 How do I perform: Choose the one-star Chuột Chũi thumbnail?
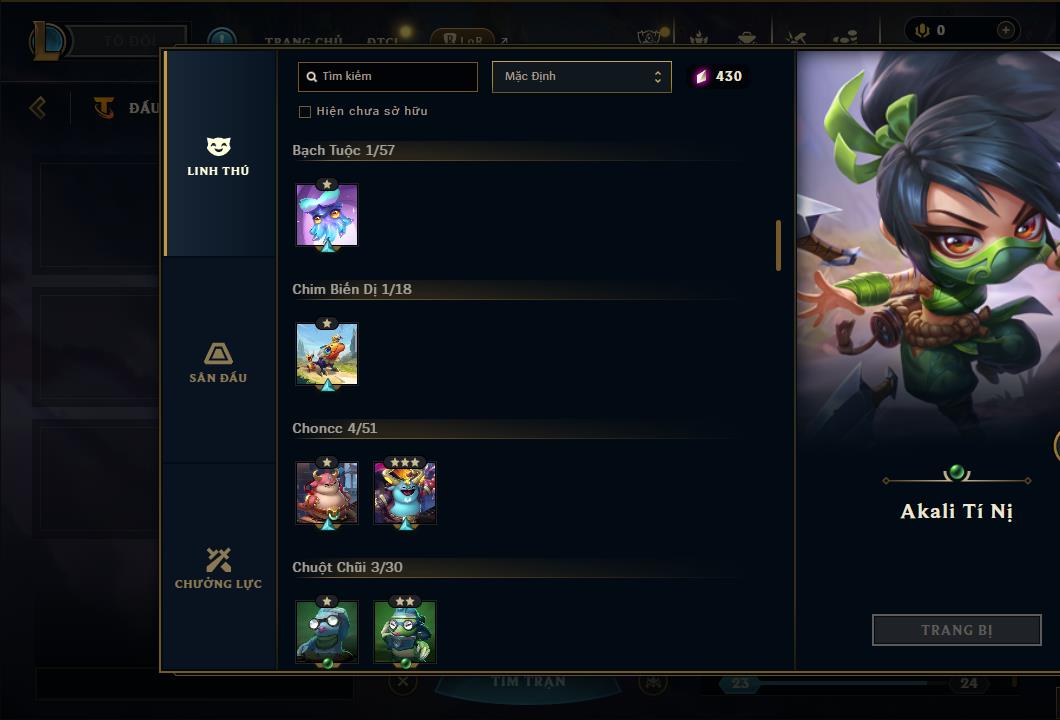(x=327, y=632)
